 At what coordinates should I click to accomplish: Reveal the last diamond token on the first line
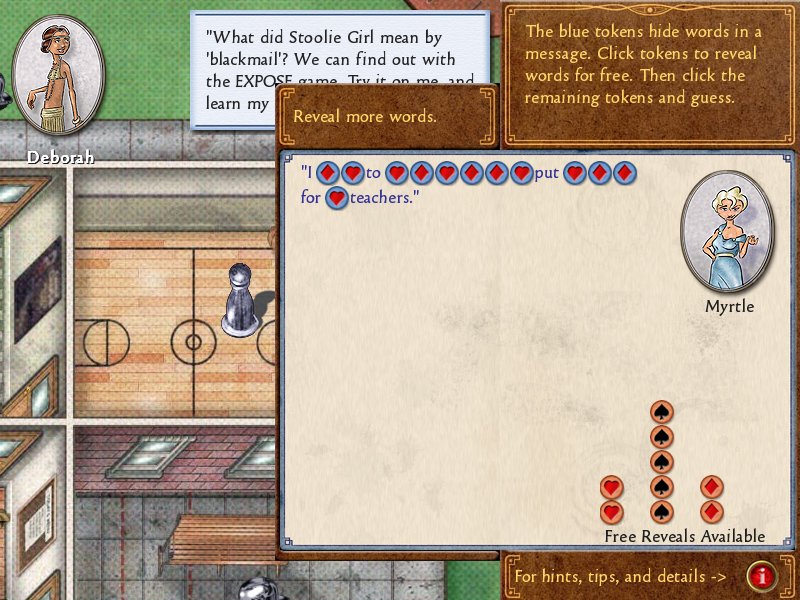point(624,173)
